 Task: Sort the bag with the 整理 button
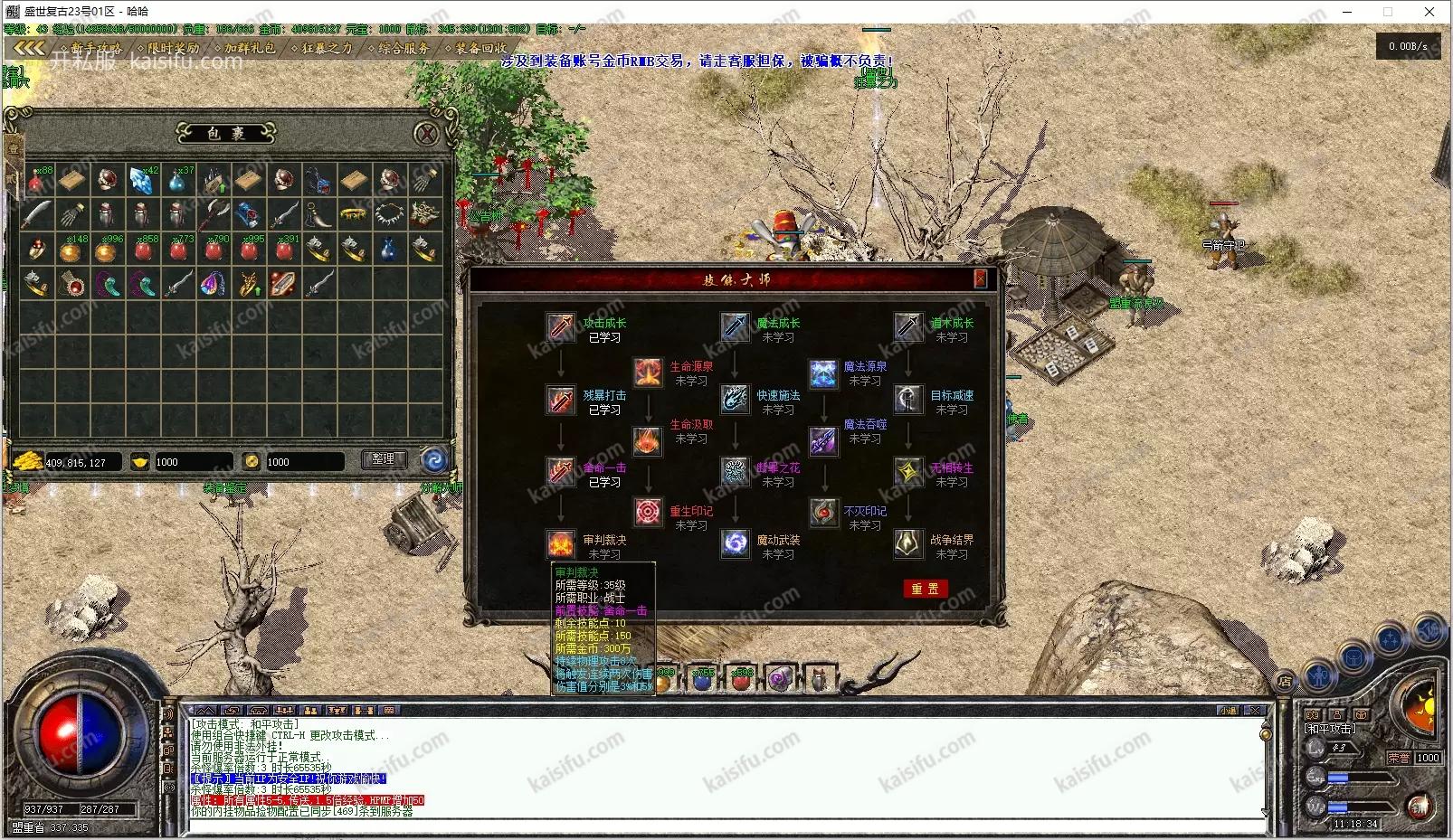pos(384,459)
